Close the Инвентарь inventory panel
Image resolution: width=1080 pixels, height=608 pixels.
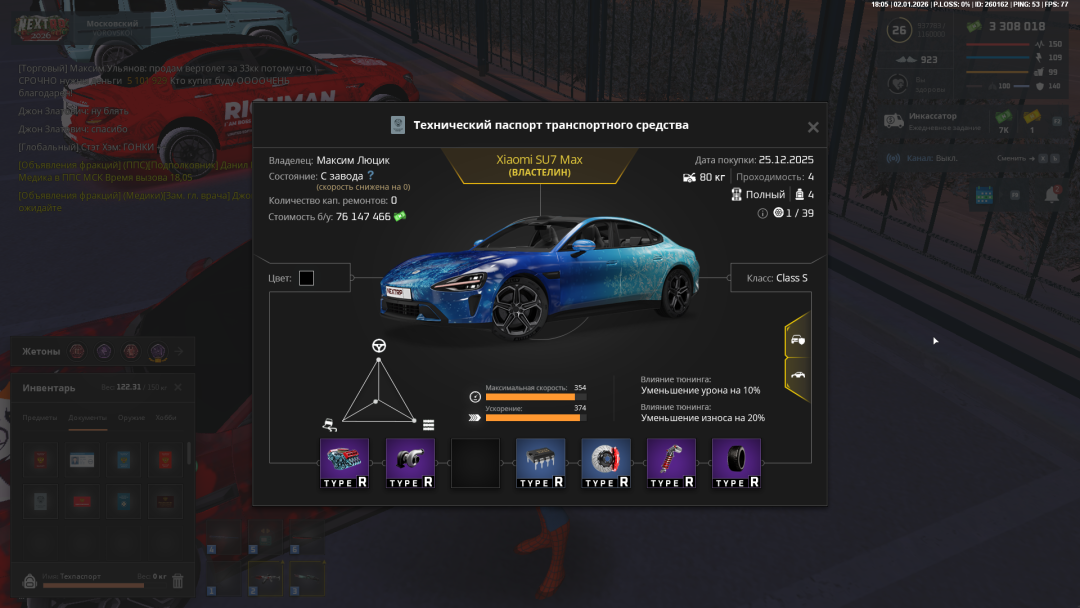[178, 387]
